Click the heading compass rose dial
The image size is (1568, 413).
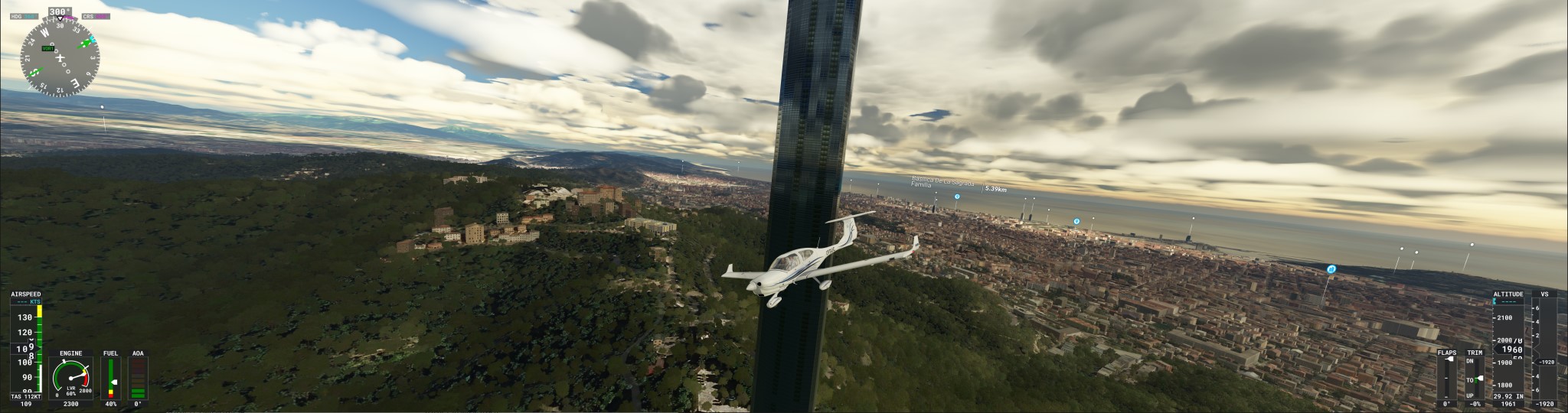point(60,57)
